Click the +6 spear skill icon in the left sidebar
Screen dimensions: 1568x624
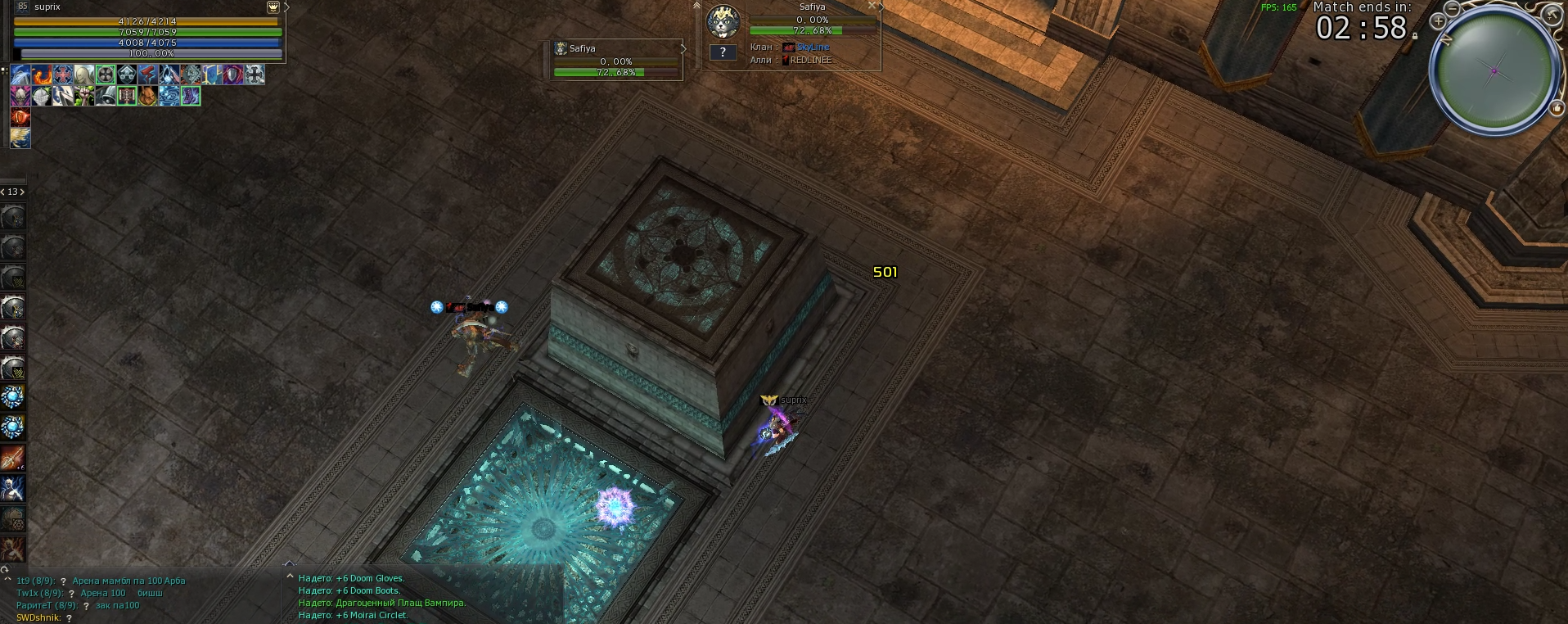(12, 457)
